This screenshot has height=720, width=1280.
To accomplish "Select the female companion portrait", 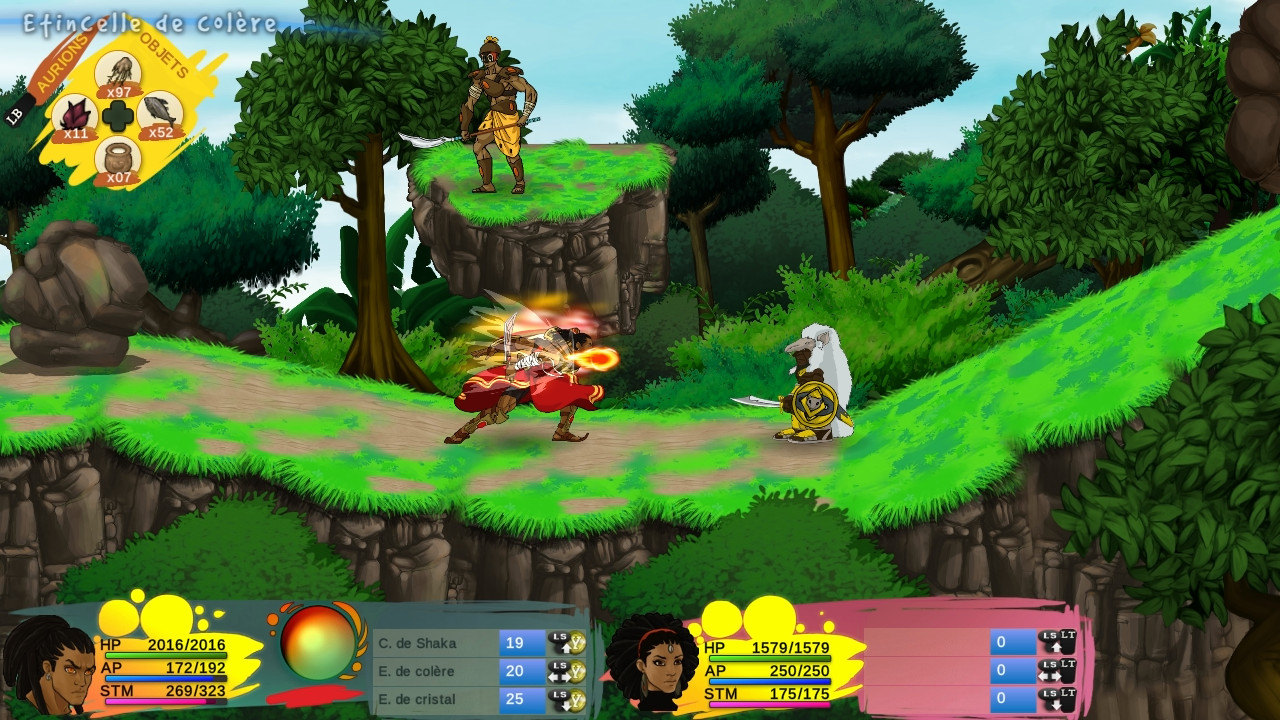I will [x=652, y=662].
